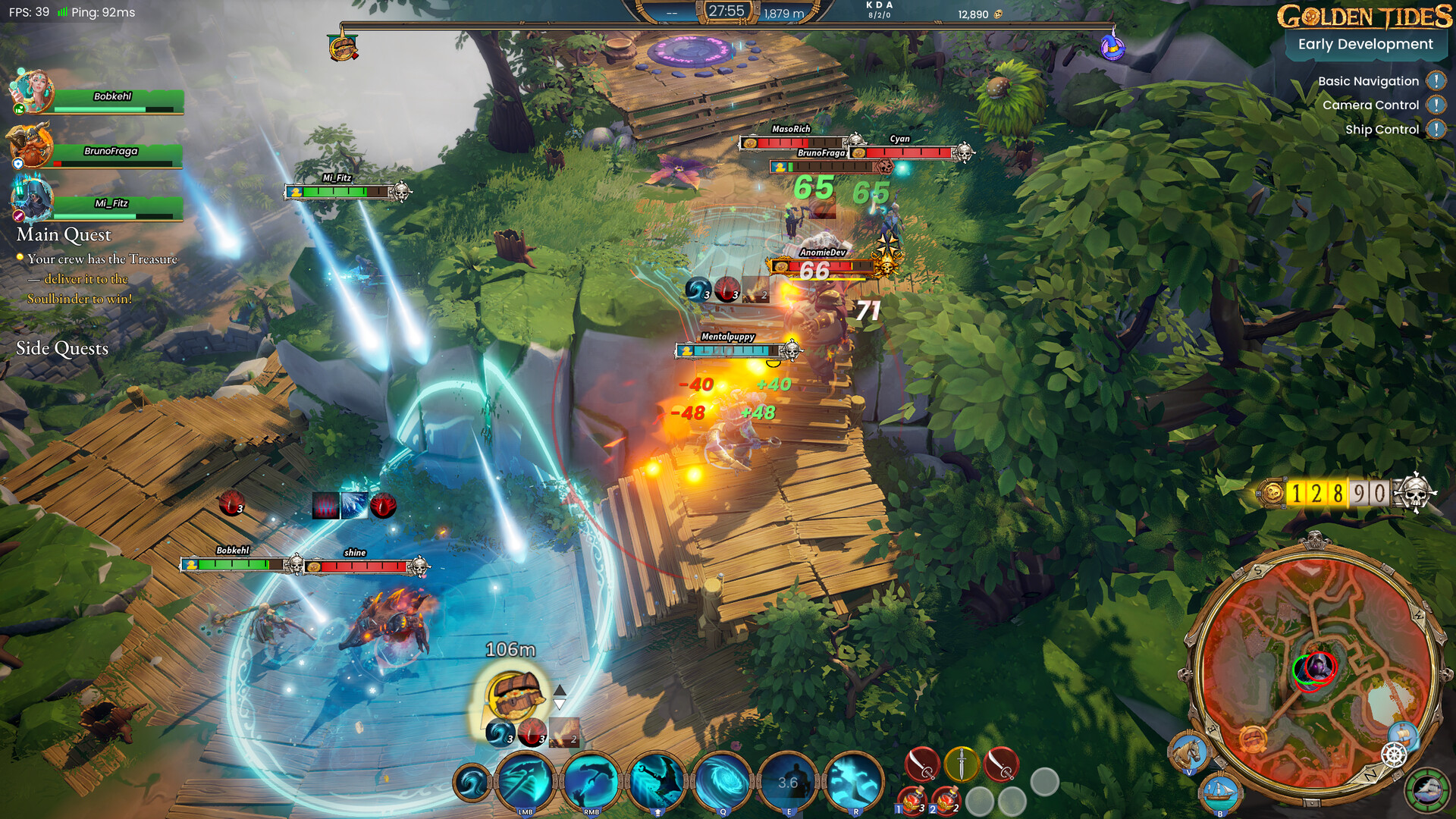Image resolution: width=1456 pixels, height=819 pixels.
Task: Select the horse mount icon labeled V
Action: tap(1189, 753)
